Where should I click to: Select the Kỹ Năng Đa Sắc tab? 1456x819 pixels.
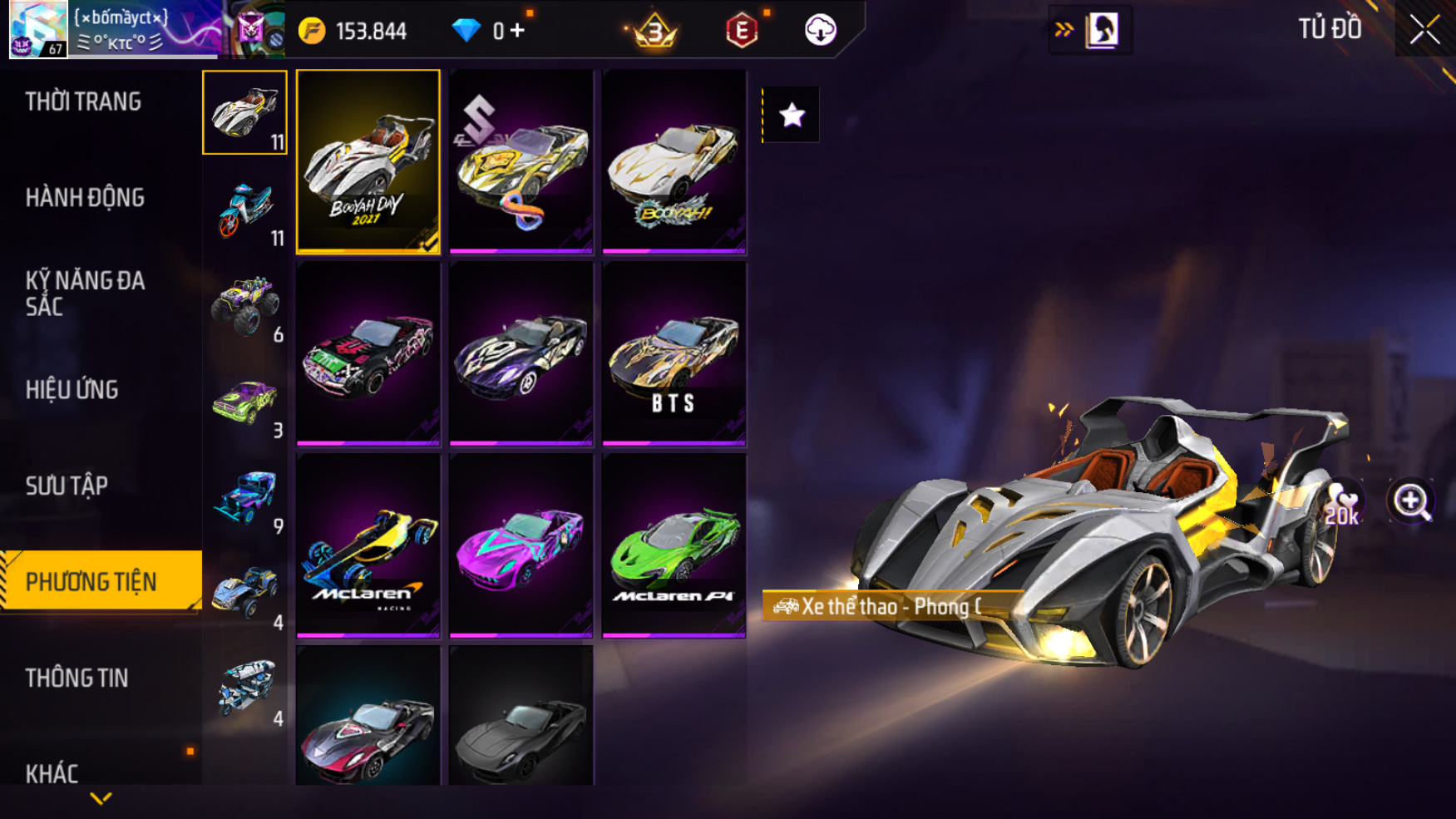pyautogui.click(x=85, y=294)
